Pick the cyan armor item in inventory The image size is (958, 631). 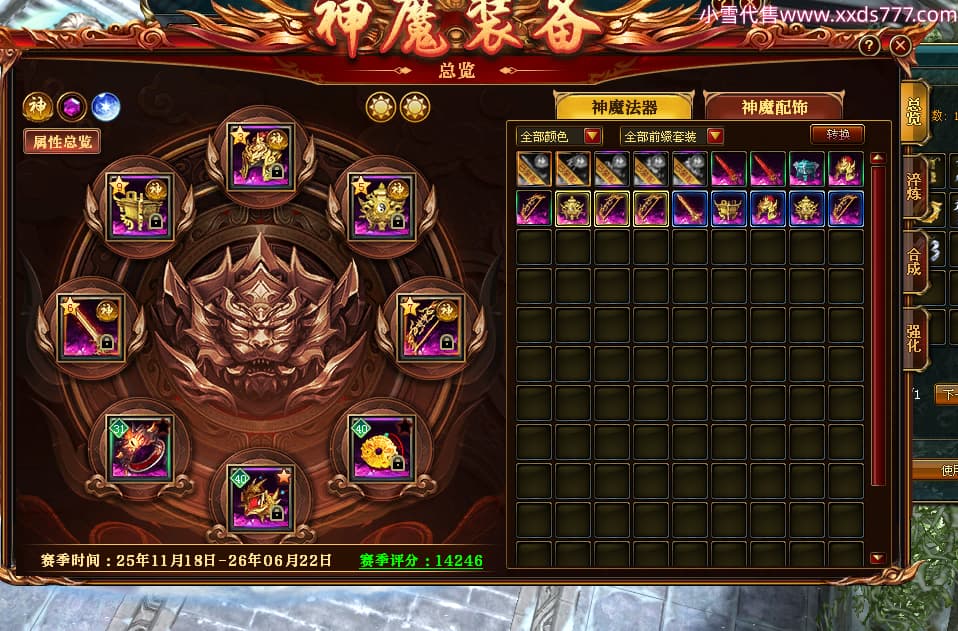coord(806,168)
